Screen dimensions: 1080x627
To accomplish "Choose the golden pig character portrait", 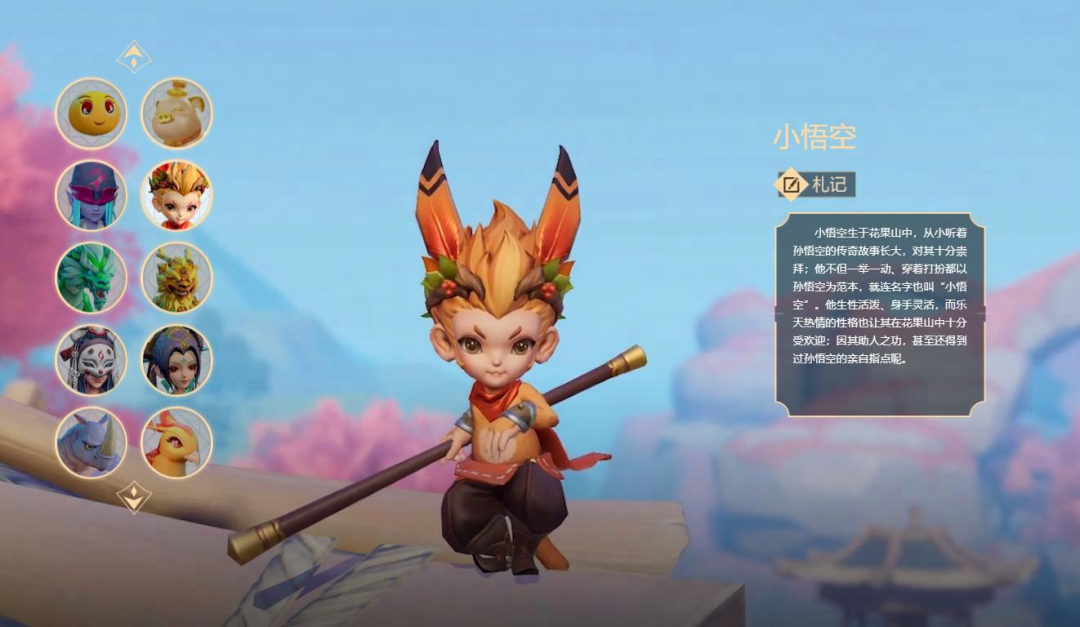I will click(176, 114).
